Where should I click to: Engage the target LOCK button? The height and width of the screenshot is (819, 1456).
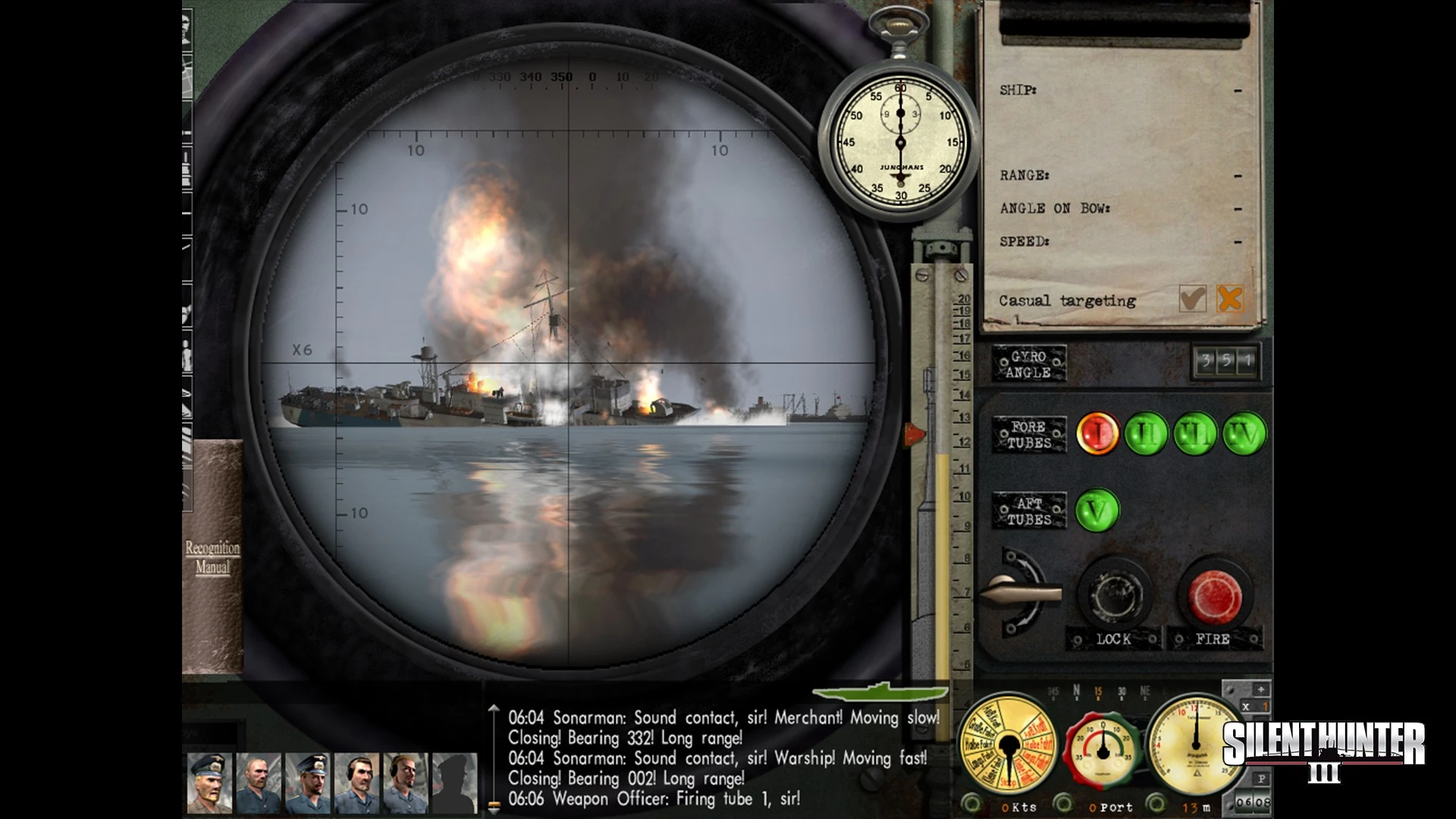click(1115, 596)
